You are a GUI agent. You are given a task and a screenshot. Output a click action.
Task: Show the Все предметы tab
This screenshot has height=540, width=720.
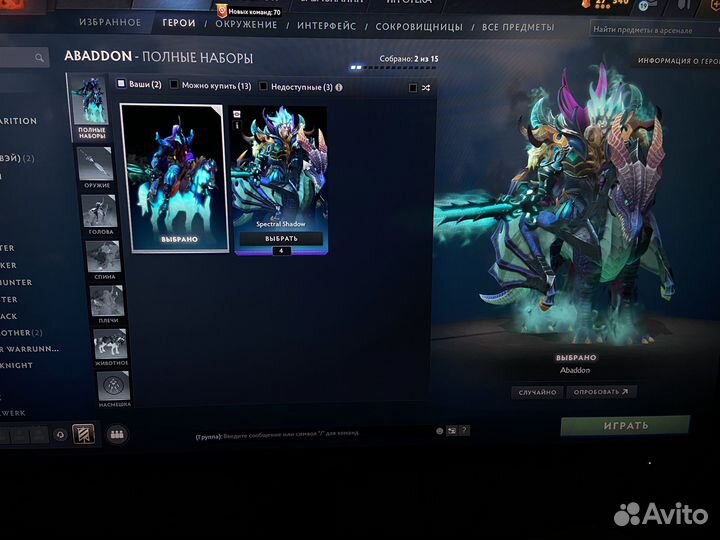click(518, 27)
